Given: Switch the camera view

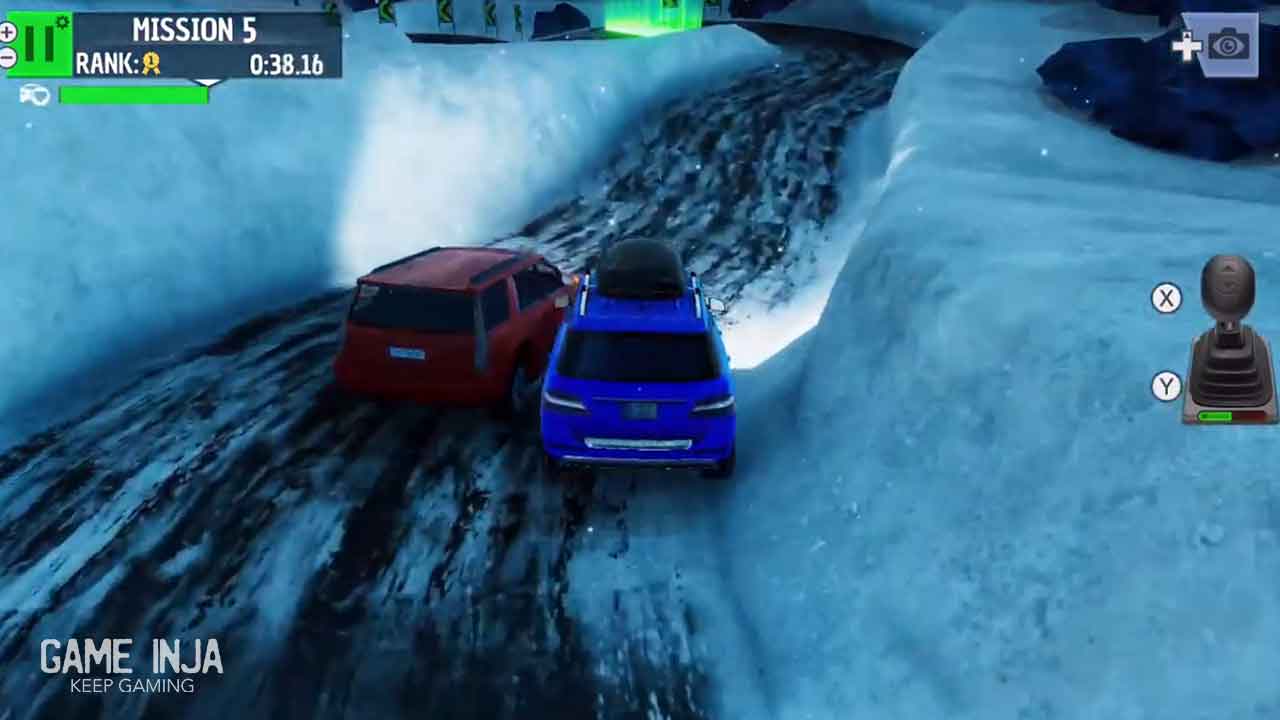Looking at the screenshot, I should click(1226, 45).
